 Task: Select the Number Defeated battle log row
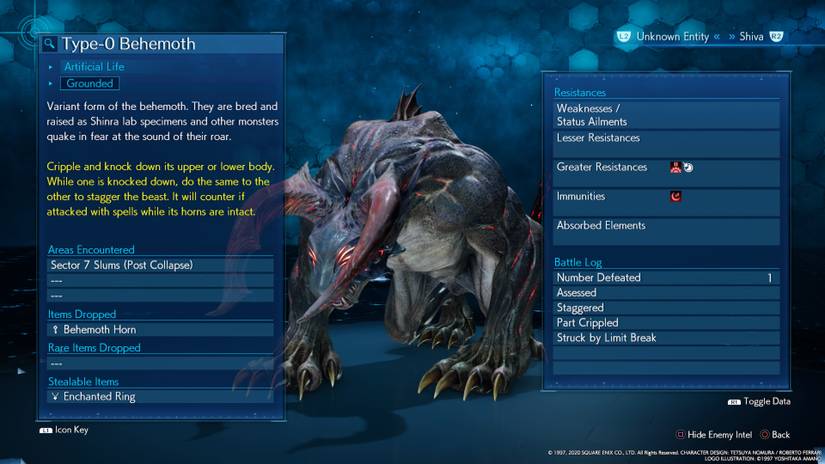[666, 278]
